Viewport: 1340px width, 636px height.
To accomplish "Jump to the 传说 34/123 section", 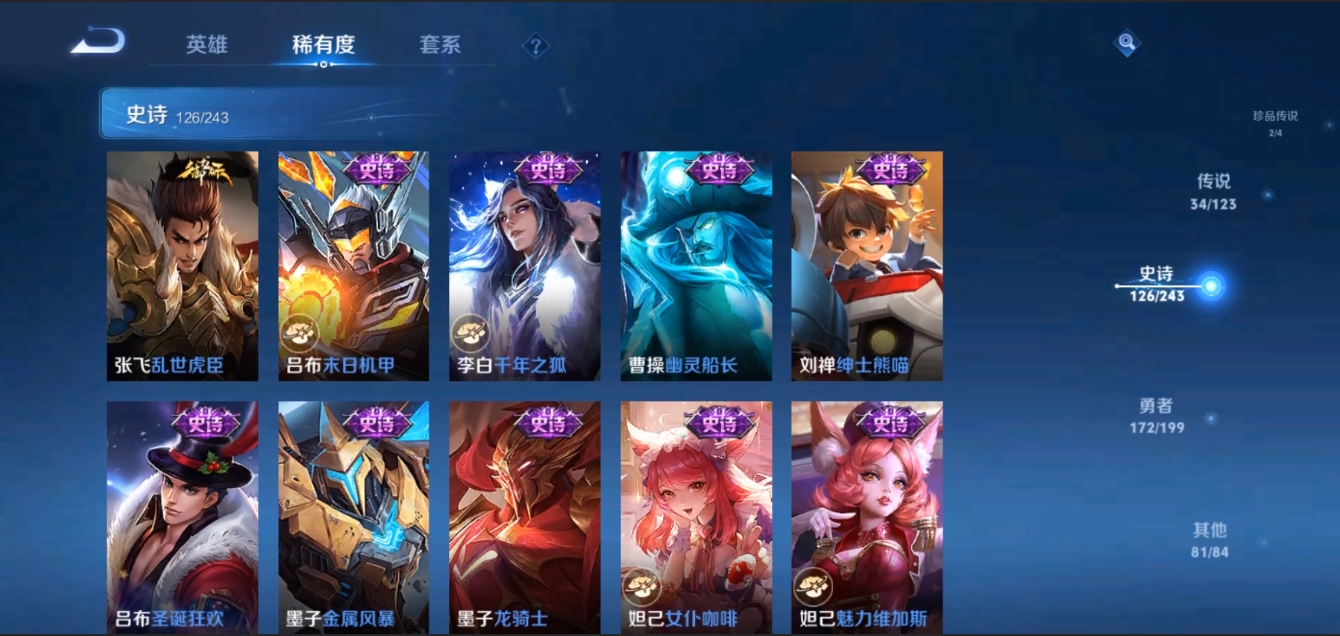I will (x=1214, y=191).
